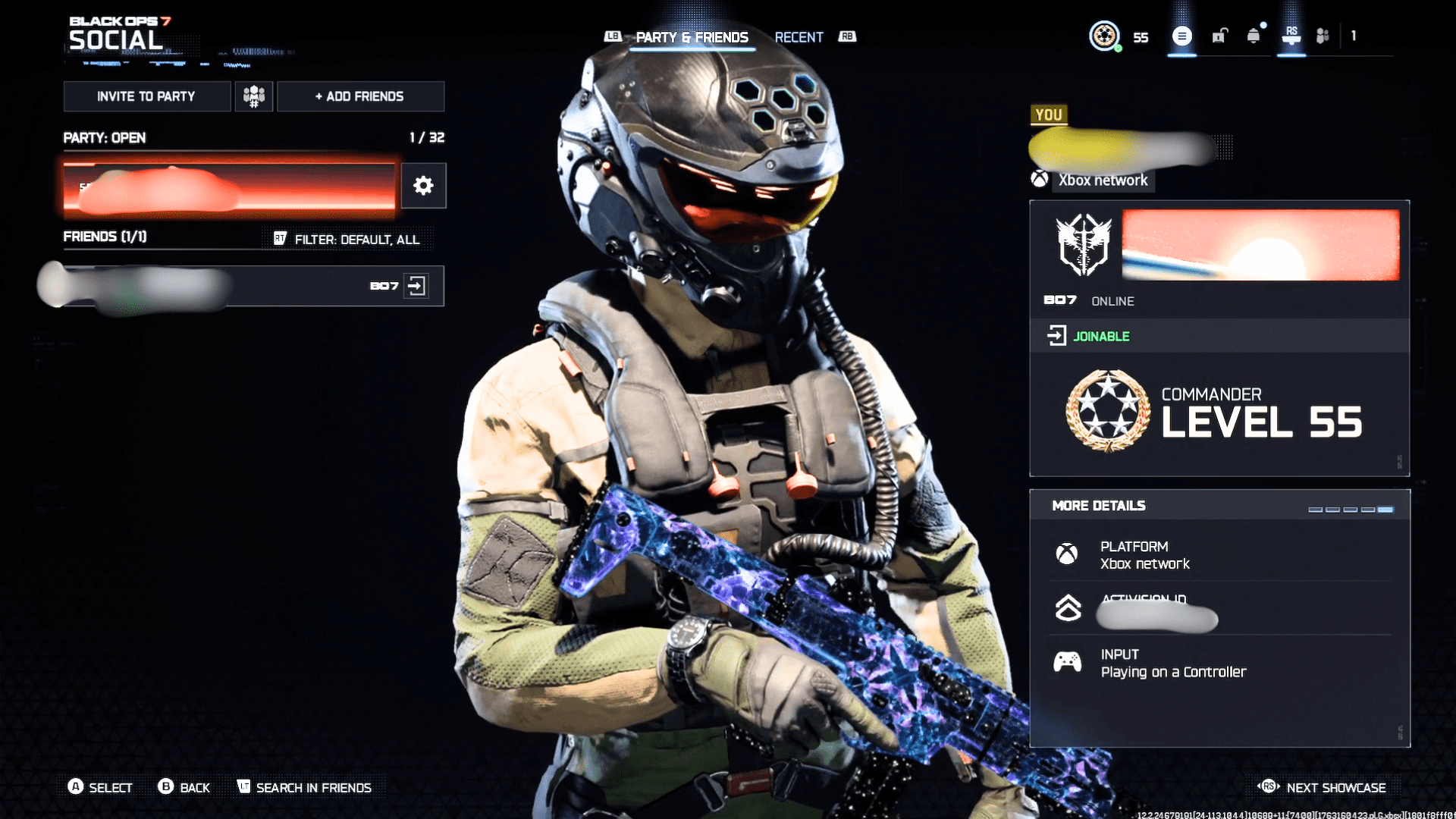Click the Party: Open status label
The width and height of the screenshot is (1456, 819).
click(x=103, y=138)
